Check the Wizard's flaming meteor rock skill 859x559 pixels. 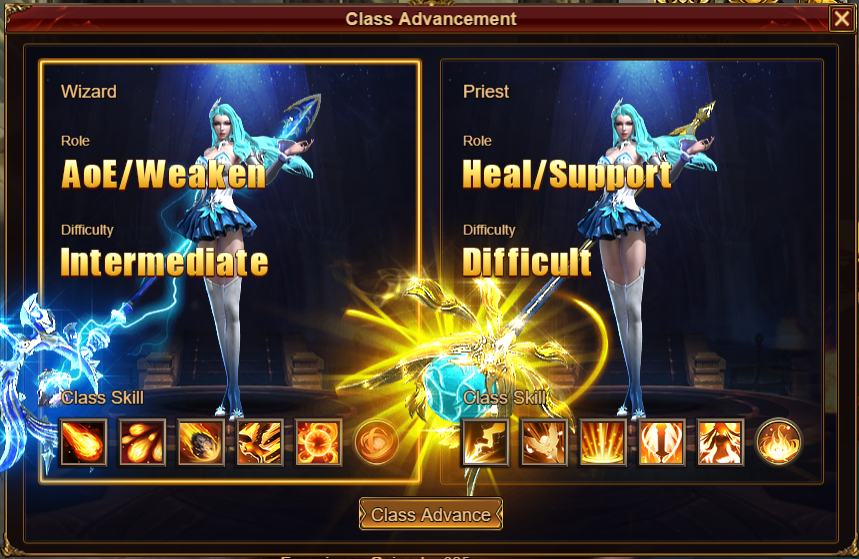201,442
